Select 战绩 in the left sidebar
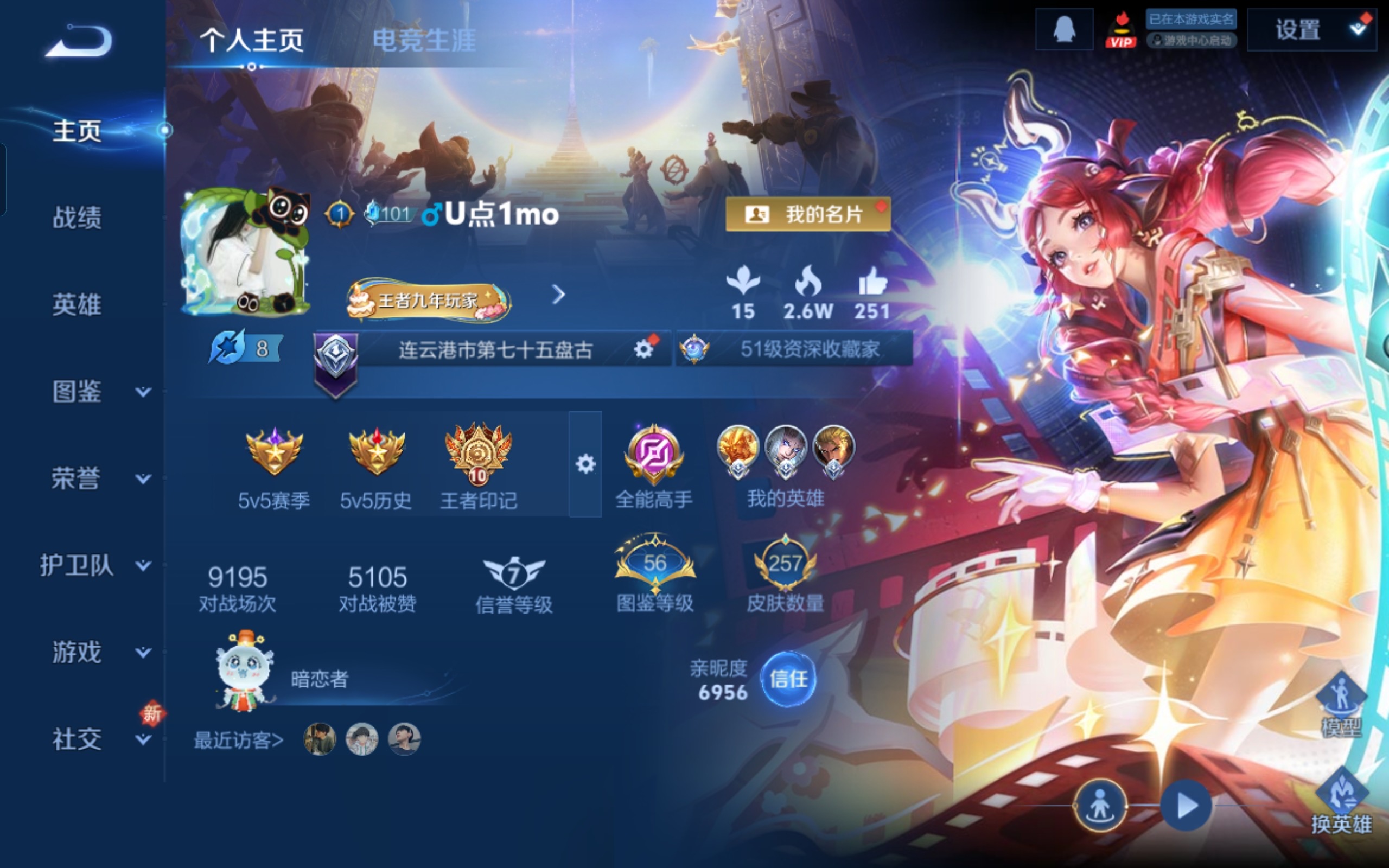This screenshot has height=868, width=1389. (78, 219)
